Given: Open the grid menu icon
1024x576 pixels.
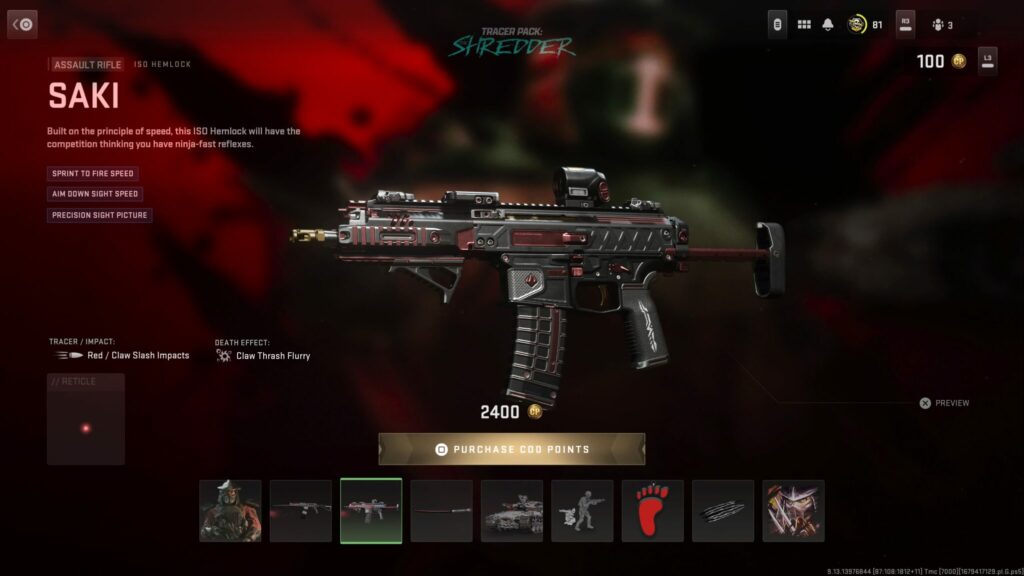Looking at the screenshot, I should [x=804, y=24].
